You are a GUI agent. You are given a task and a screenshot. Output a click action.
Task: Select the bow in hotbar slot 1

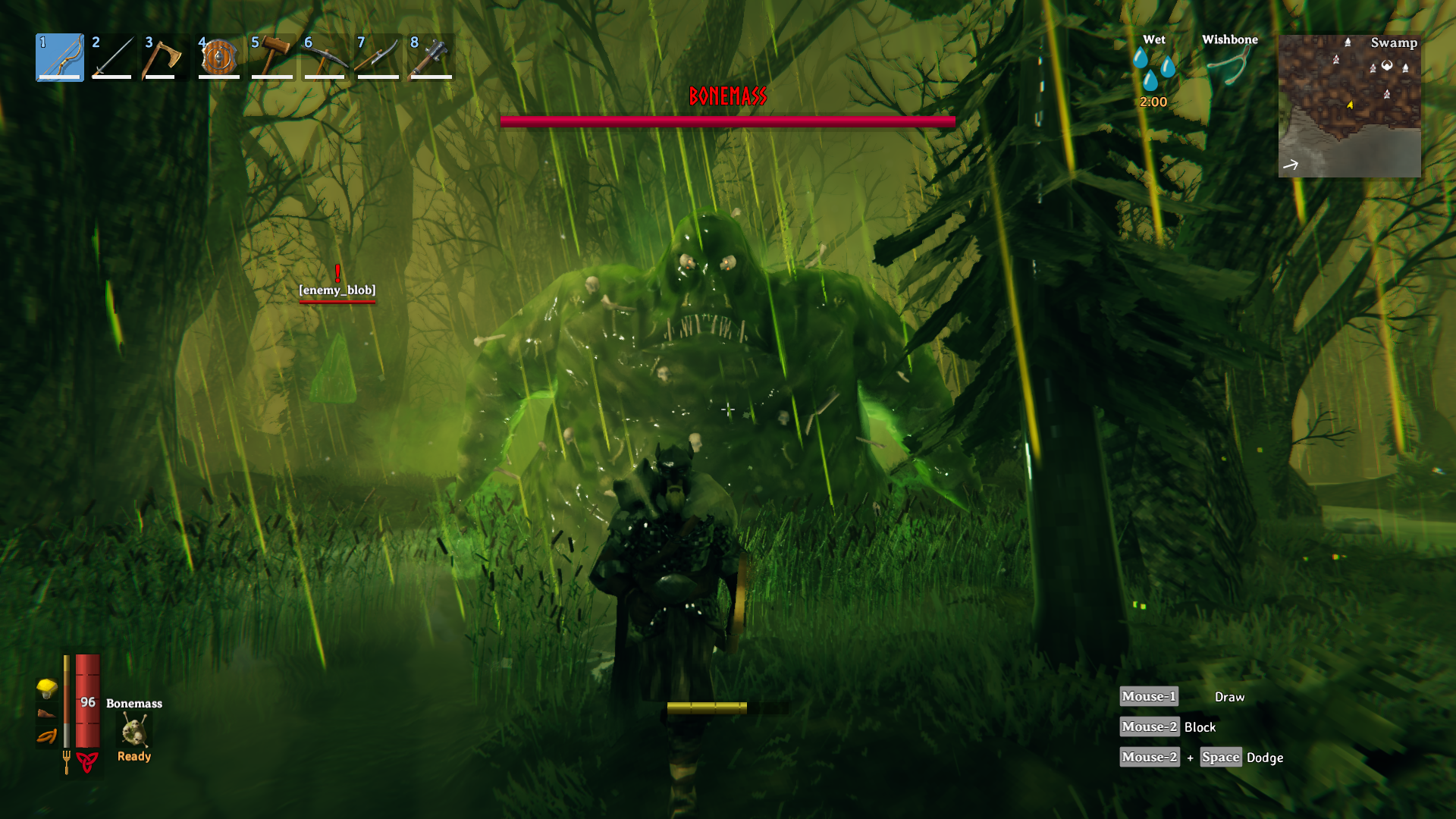click(x=60, y=57)
